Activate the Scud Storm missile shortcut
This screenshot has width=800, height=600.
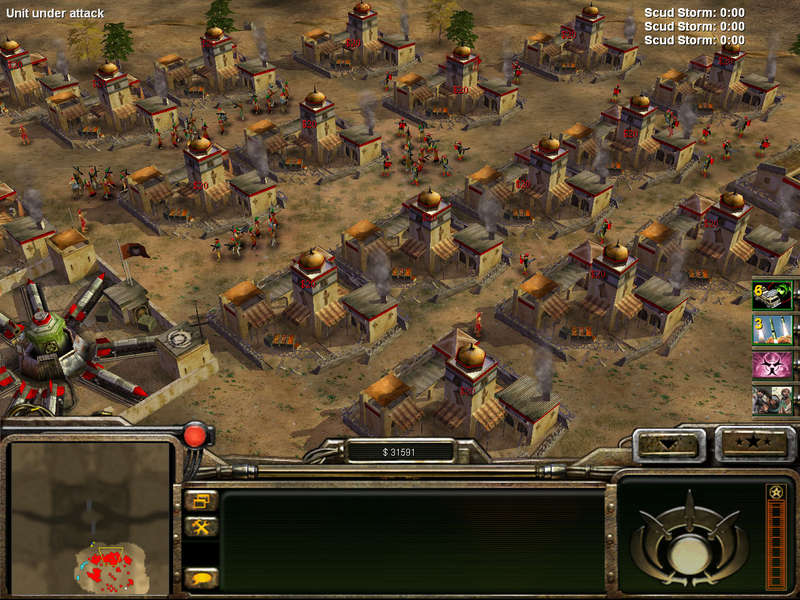(772, 329)
